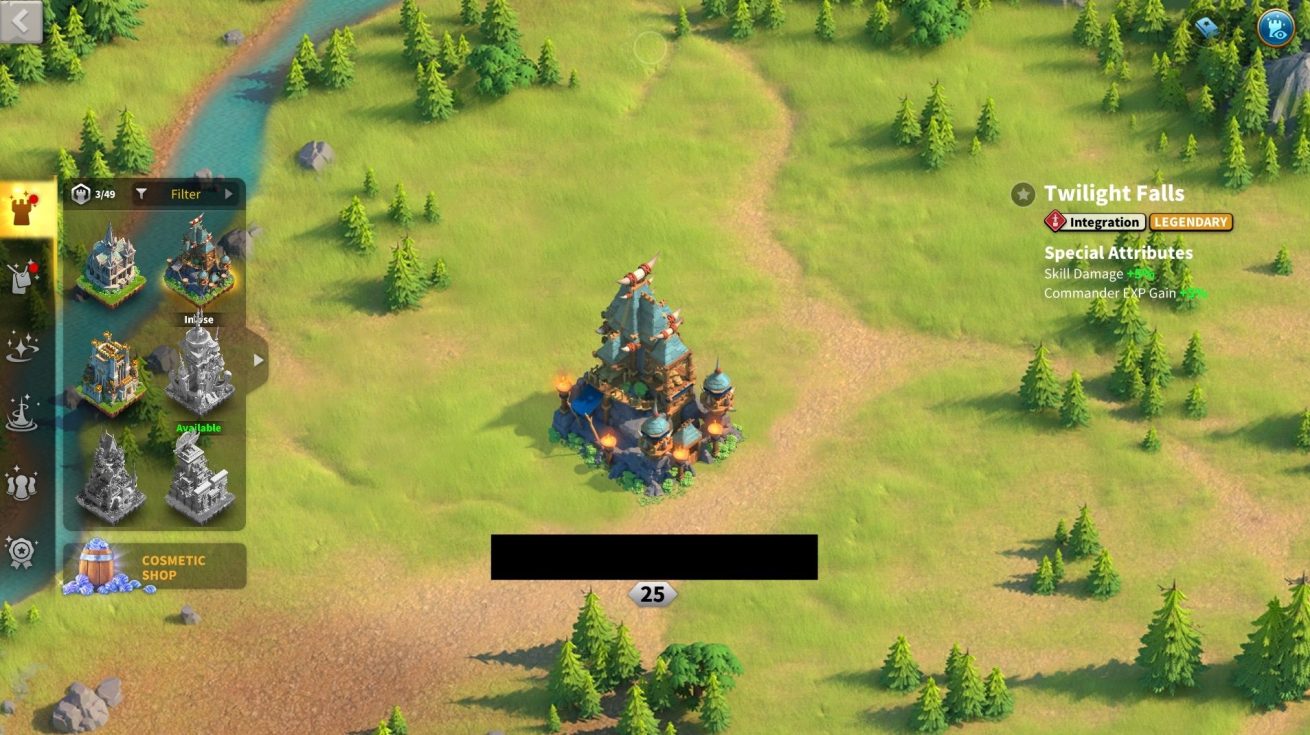Viewport: 1310px width, 735px height.
Task: Toggle the castle eye preview button
Action: coord(1275,27)
